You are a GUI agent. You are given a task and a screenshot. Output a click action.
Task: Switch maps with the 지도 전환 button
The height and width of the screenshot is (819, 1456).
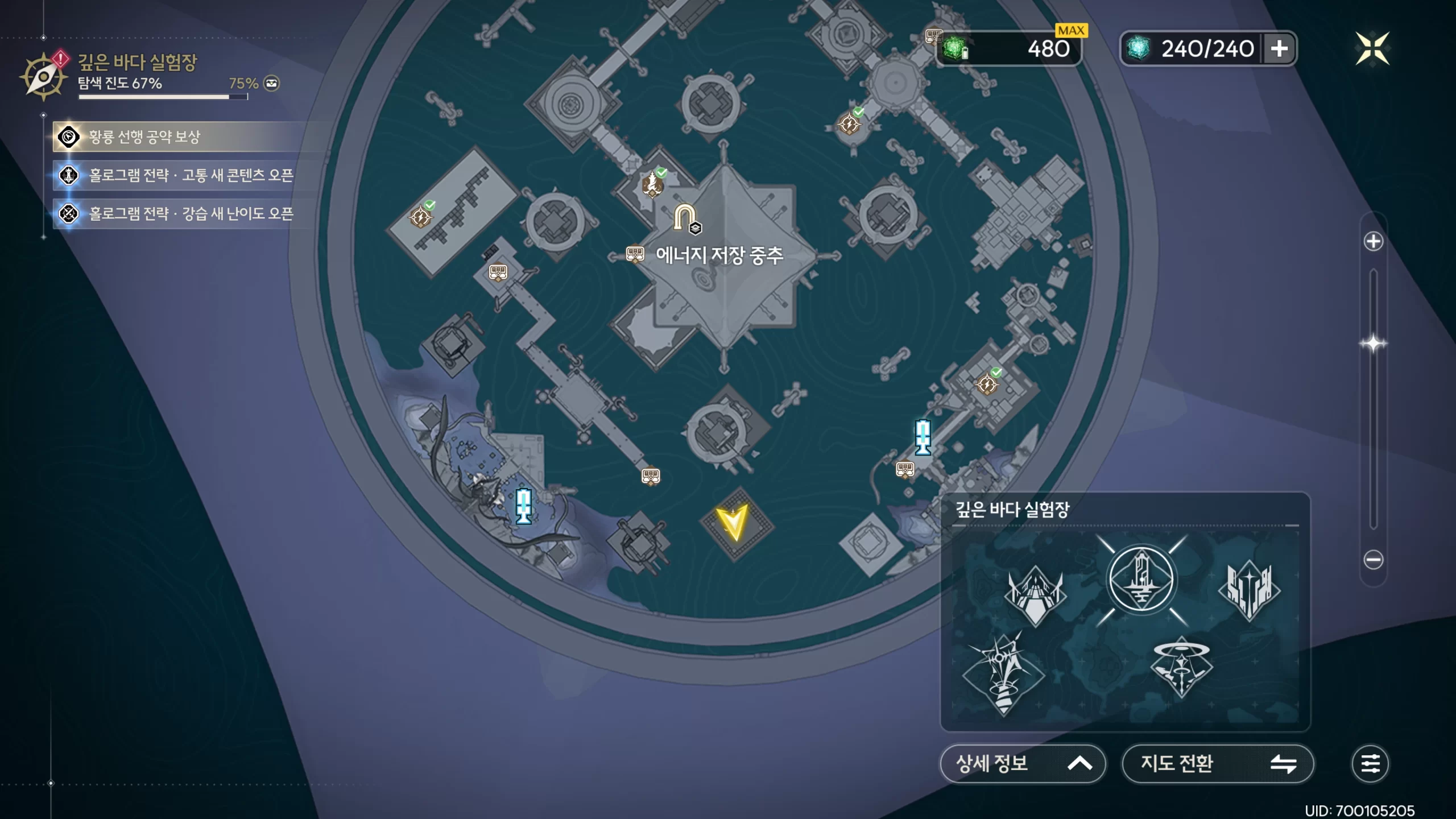(1217, 763)
